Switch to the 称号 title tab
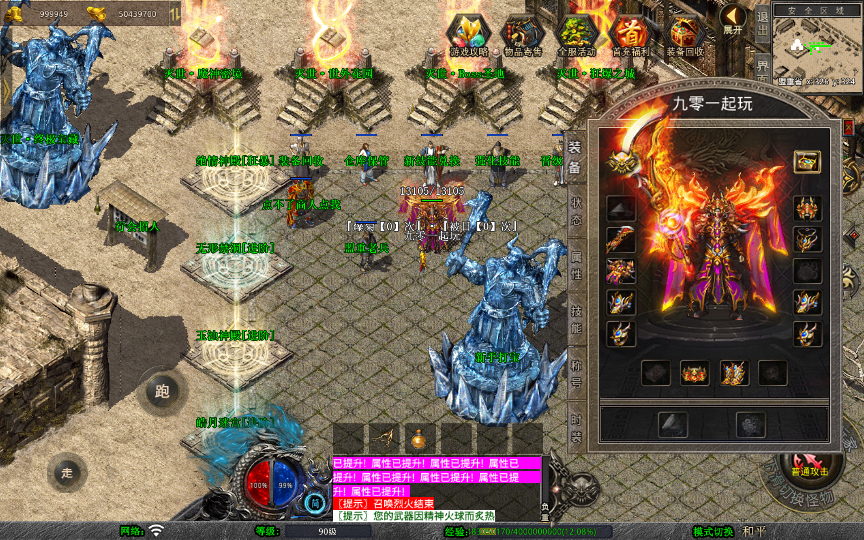 576,373
